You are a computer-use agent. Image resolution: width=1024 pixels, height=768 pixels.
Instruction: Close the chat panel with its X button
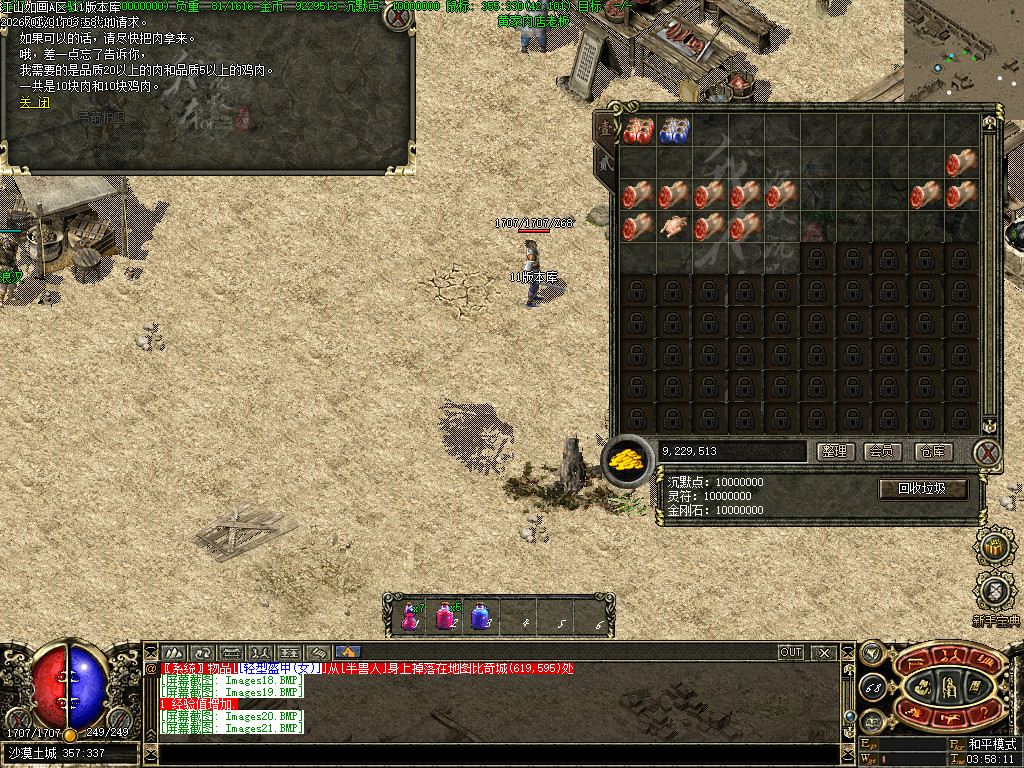[824, 652]
